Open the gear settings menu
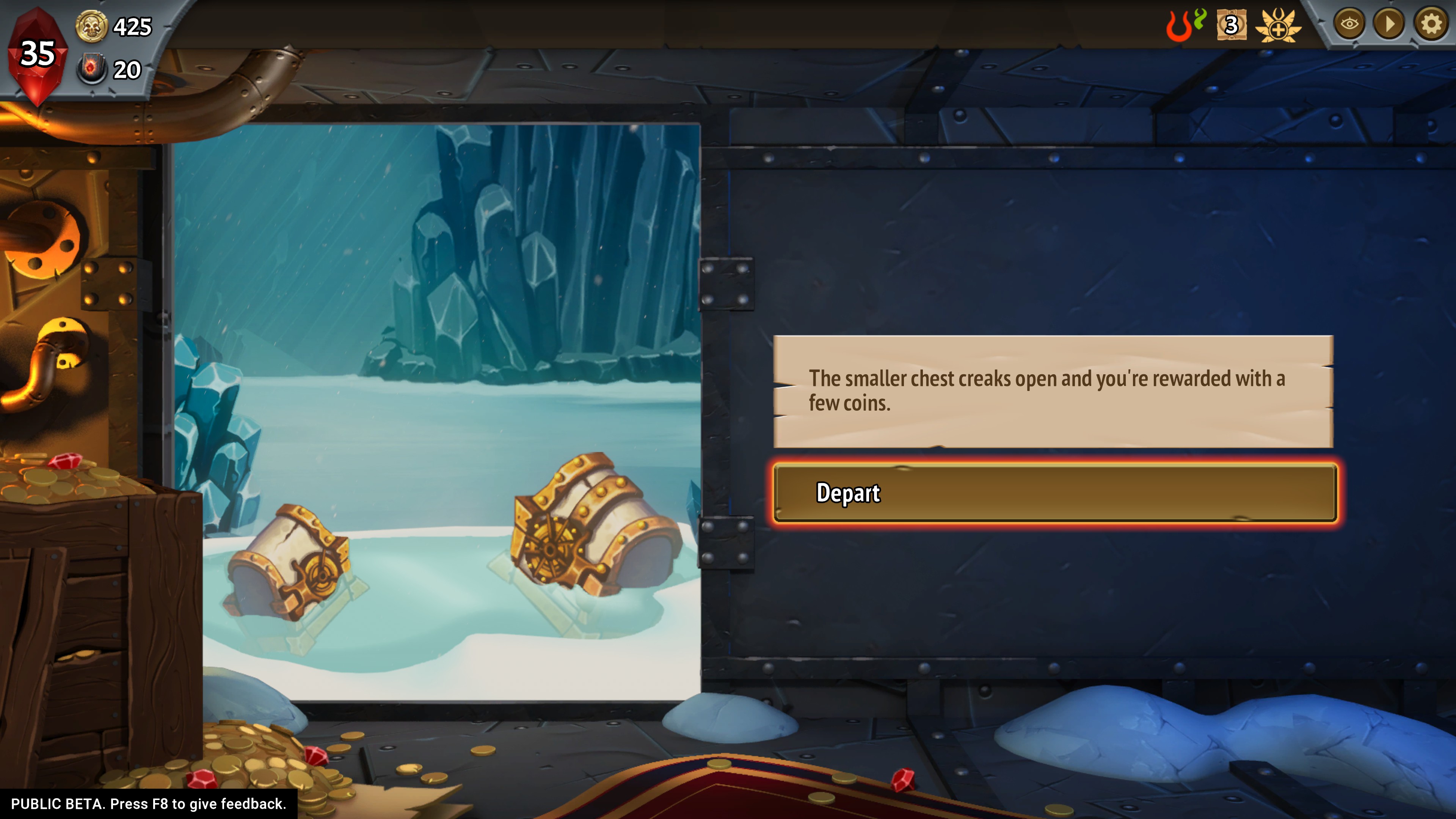This screenshot has width=1456, height=819. pyautogui.click(x=1430, y=24)
